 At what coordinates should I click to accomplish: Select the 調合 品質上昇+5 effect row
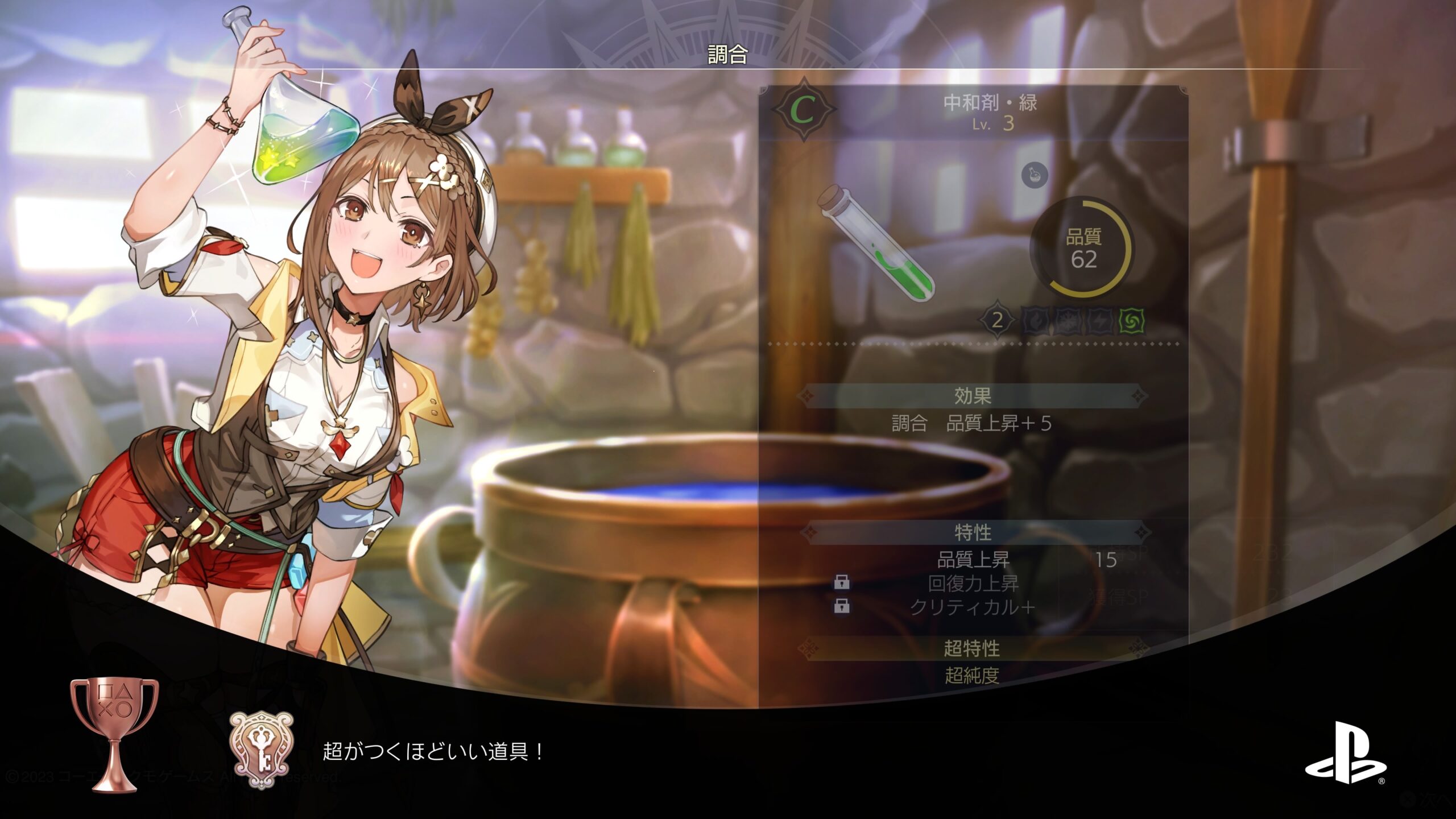pos(971,424)
